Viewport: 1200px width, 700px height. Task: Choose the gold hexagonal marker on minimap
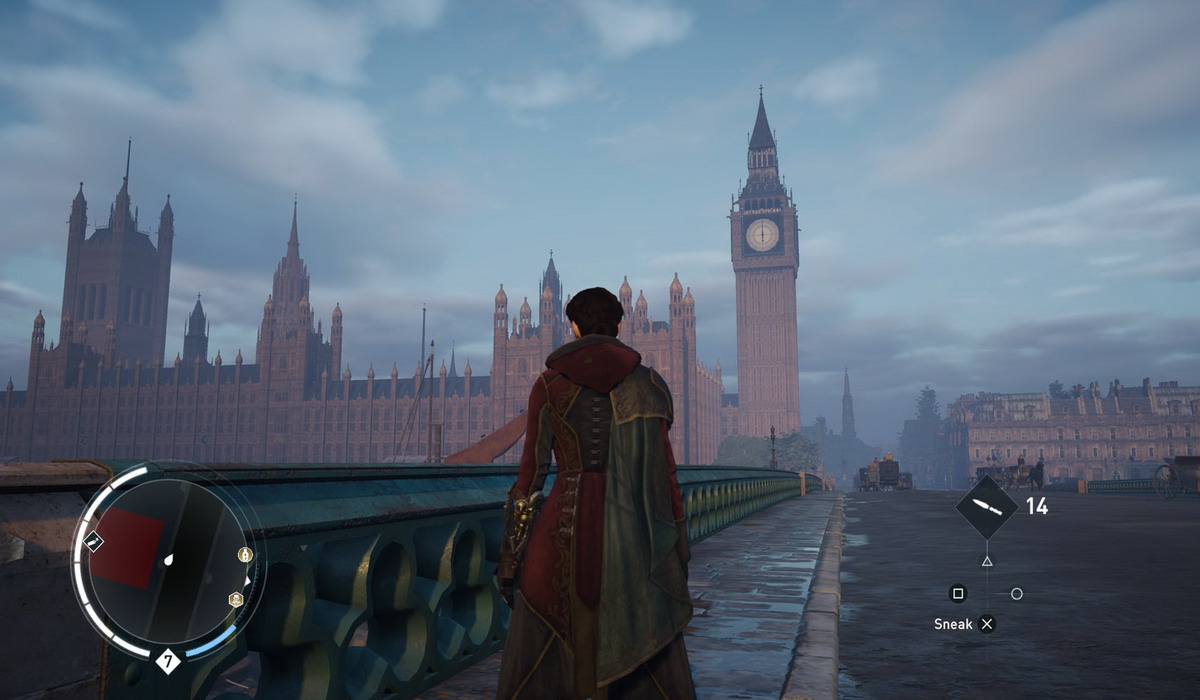point(236,599)
